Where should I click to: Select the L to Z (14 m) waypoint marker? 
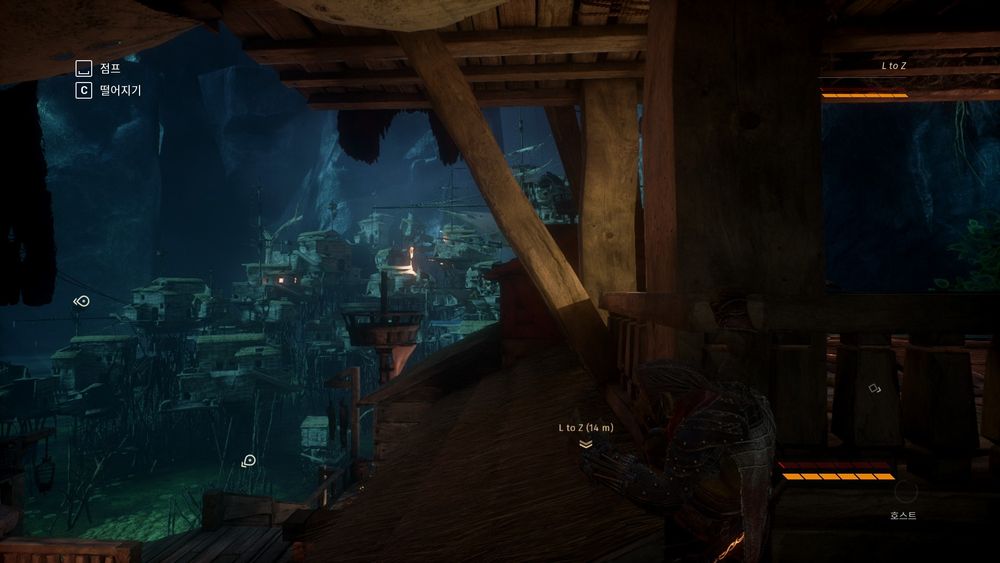pos(585,444)
